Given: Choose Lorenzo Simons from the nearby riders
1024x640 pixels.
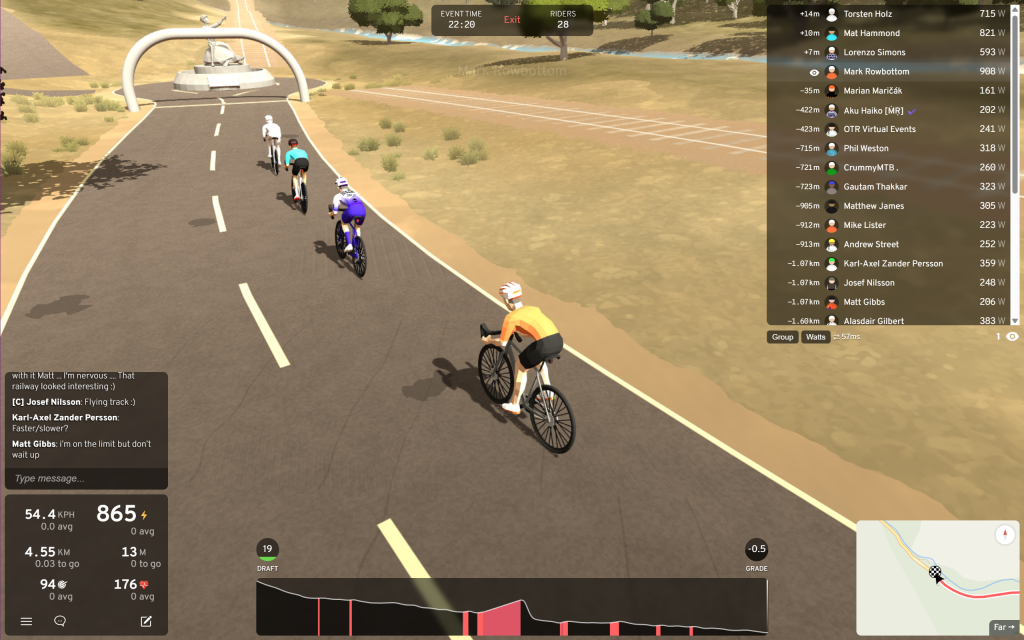Looking at the screenshot, I should pyautogui.click(x=874, y=52).
